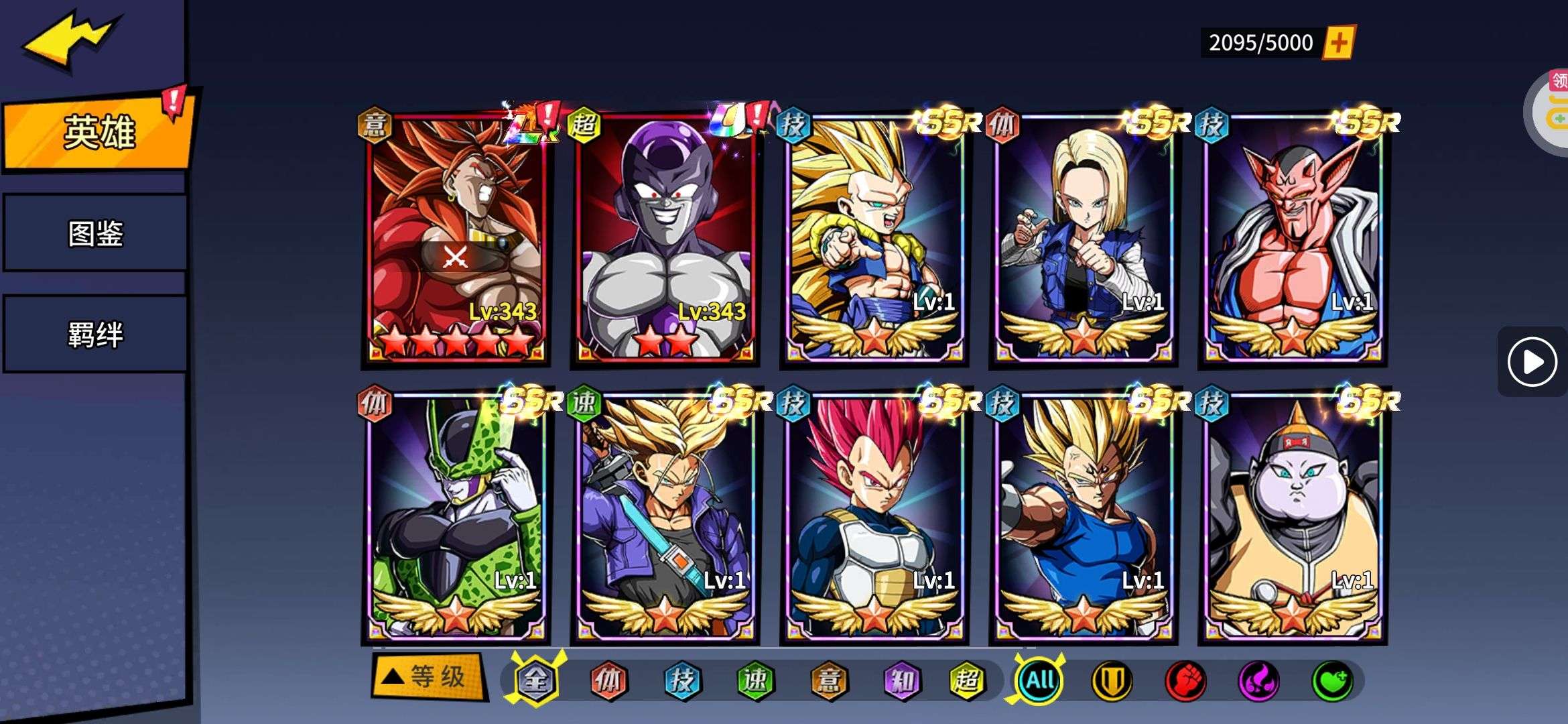The width and height of the screenshot is (1568, 724).
Task: Click the circular play button on the right
Action: point(1532,362)
